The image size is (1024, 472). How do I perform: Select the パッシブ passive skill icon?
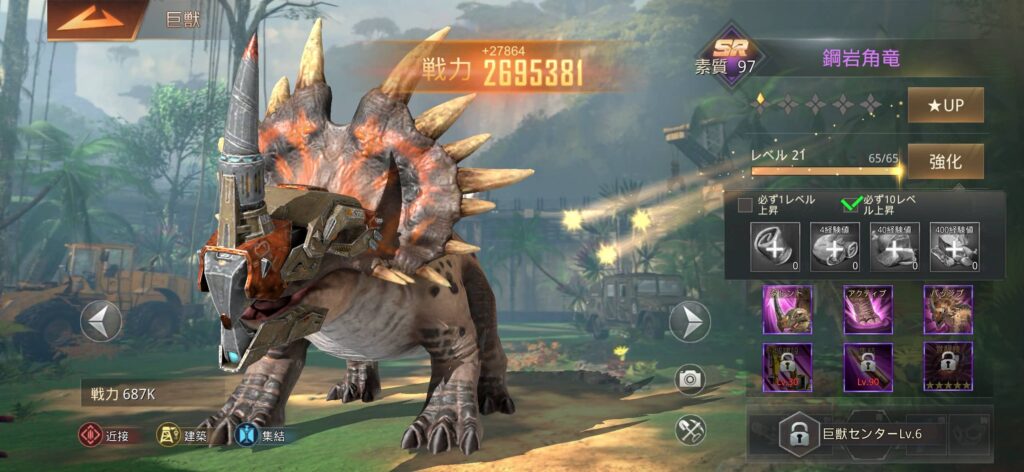[x=947, y=309]
